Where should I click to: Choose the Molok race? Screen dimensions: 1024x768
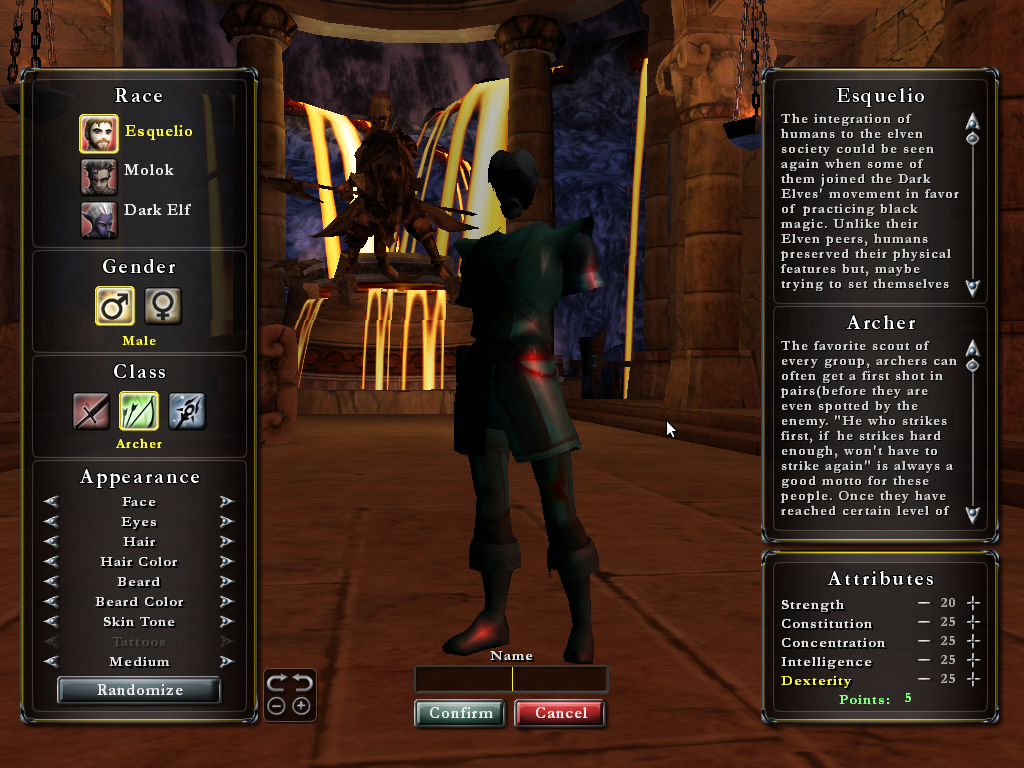tap(98, 177)
